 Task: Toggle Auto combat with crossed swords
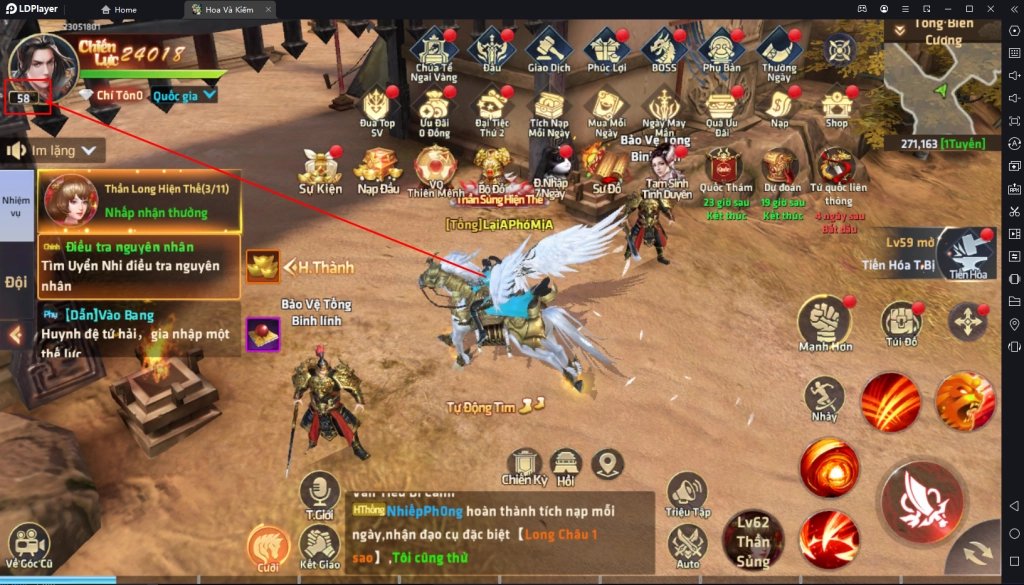point(688,545)
